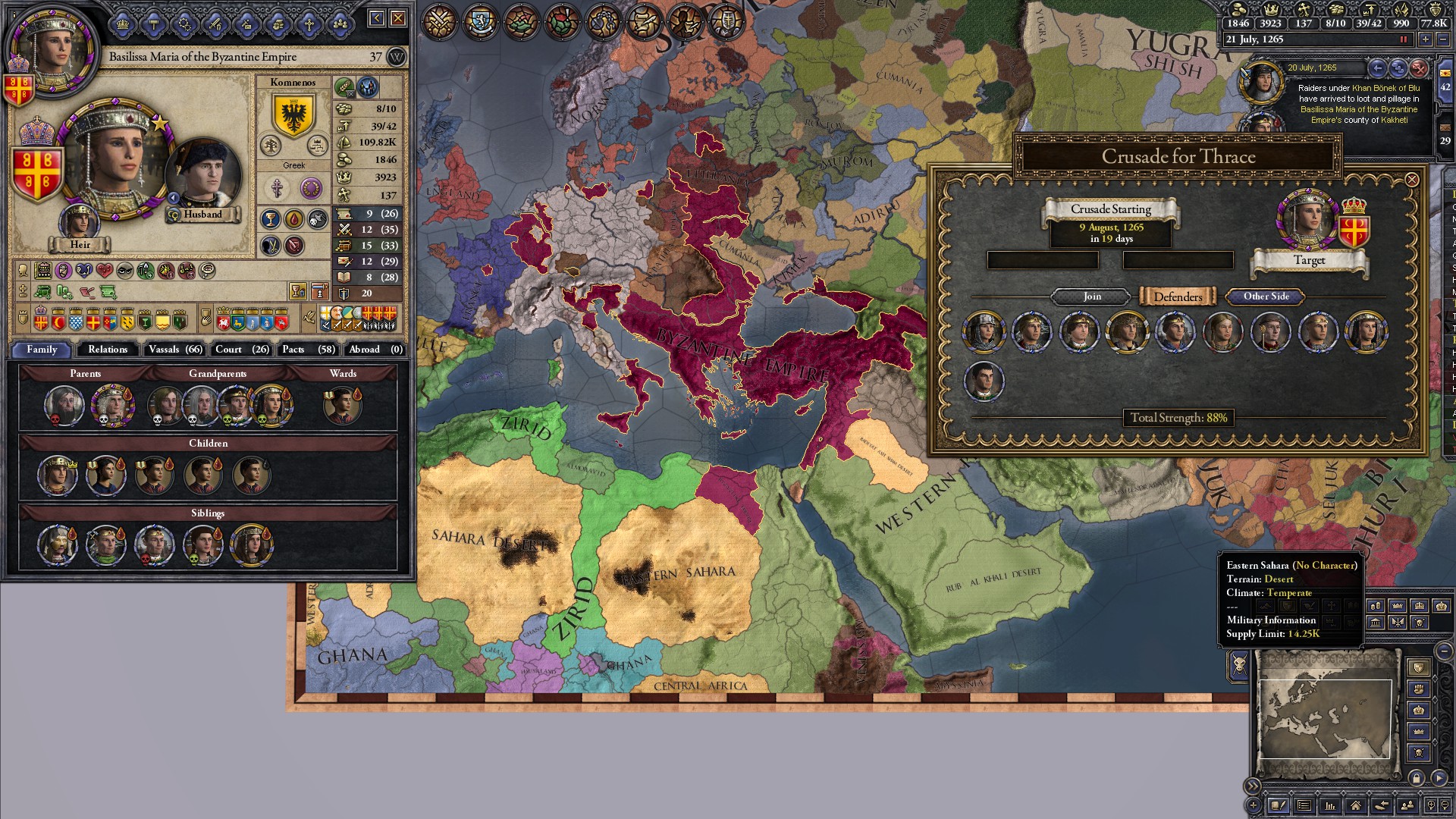This screenshot has width=1456, height=819.
Task: Switch to the Vassals (66) tab
Action: (175, 350)
